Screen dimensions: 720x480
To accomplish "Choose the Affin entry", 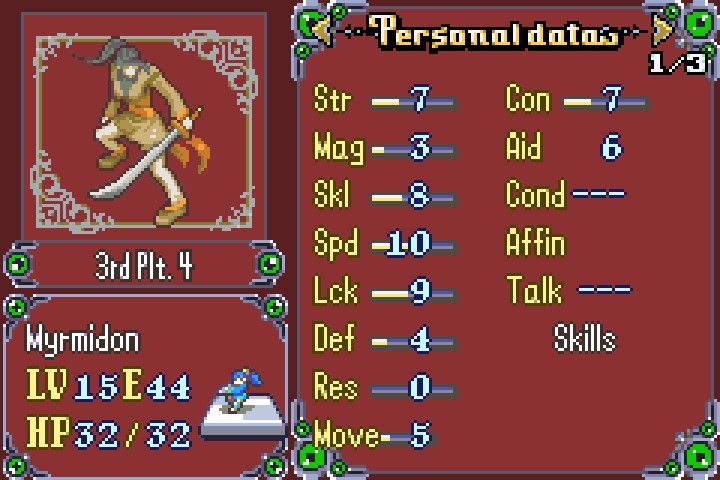I will [537, 243].
